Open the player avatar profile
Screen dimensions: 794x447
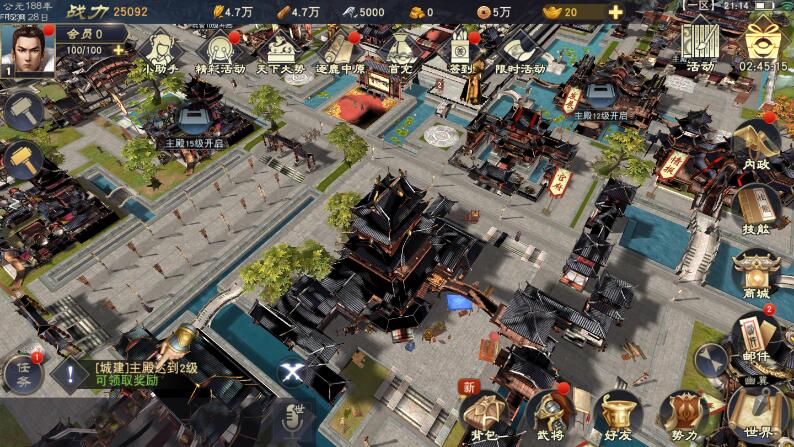point(24,50)
